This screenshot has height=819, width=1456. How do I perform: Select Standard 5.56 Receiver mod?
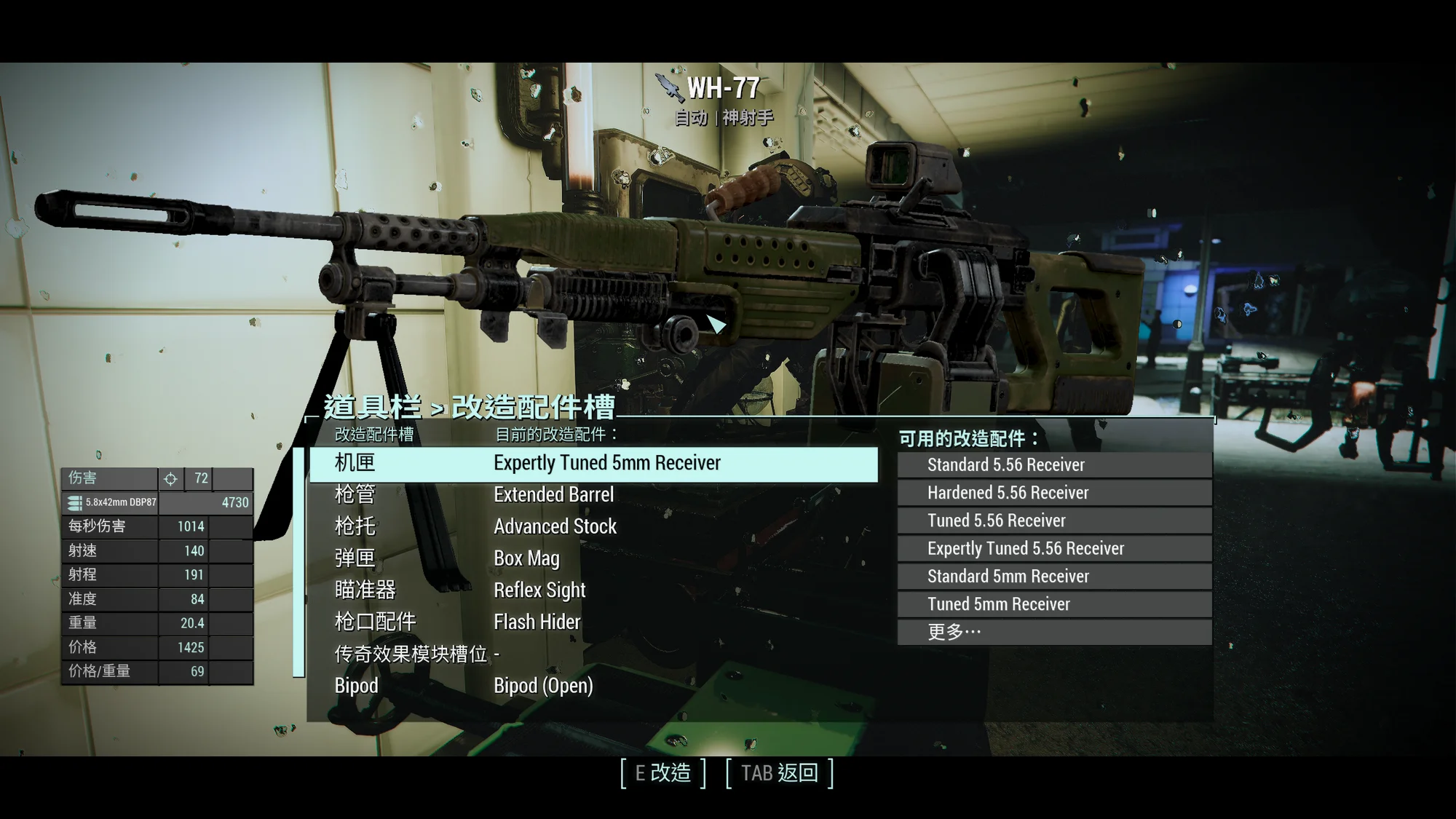(x=1054, y=465)
